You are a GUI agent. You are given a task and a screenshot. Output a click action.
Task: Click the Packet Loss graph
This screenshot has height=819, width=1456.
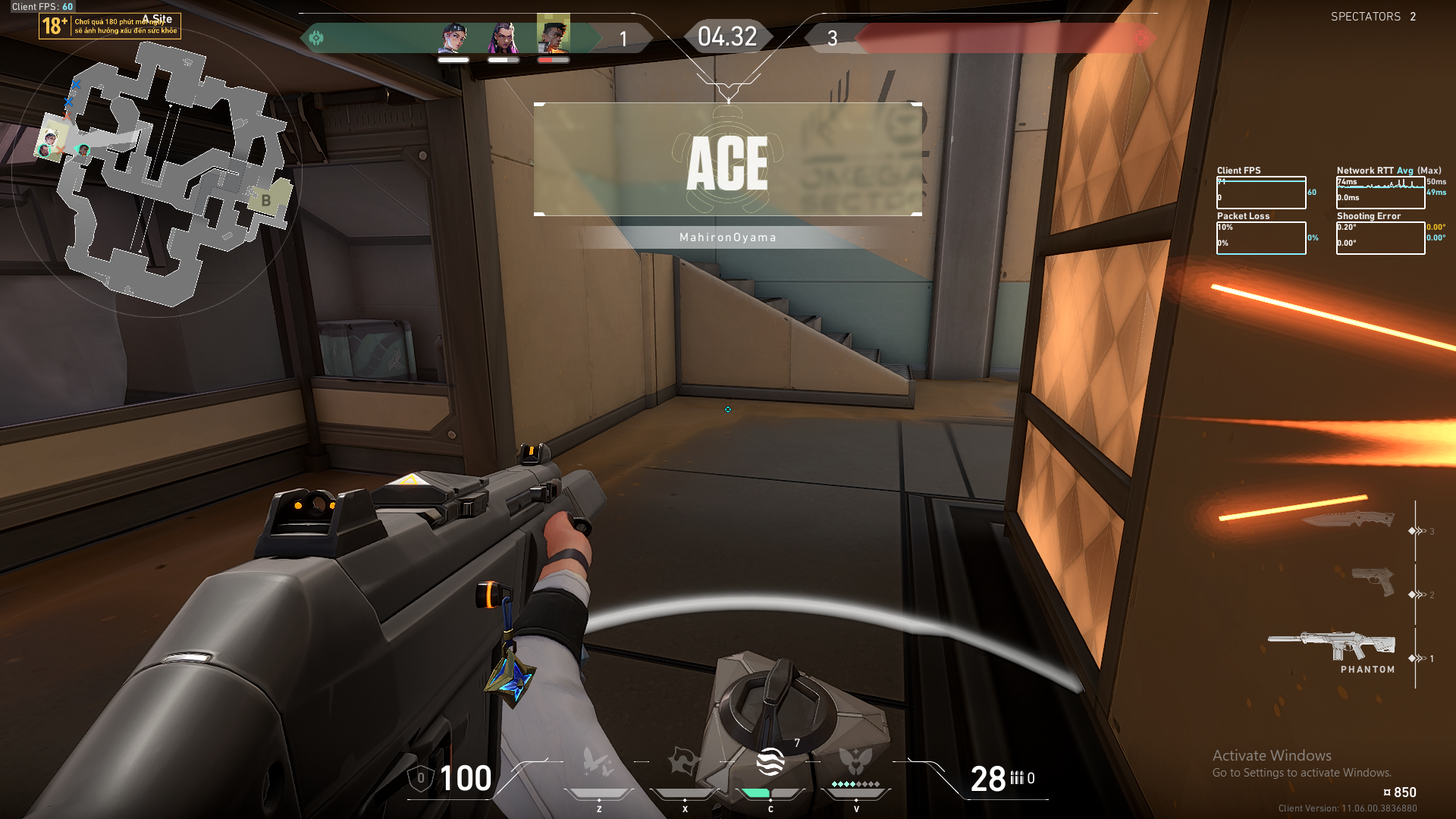pos(1261,237)
